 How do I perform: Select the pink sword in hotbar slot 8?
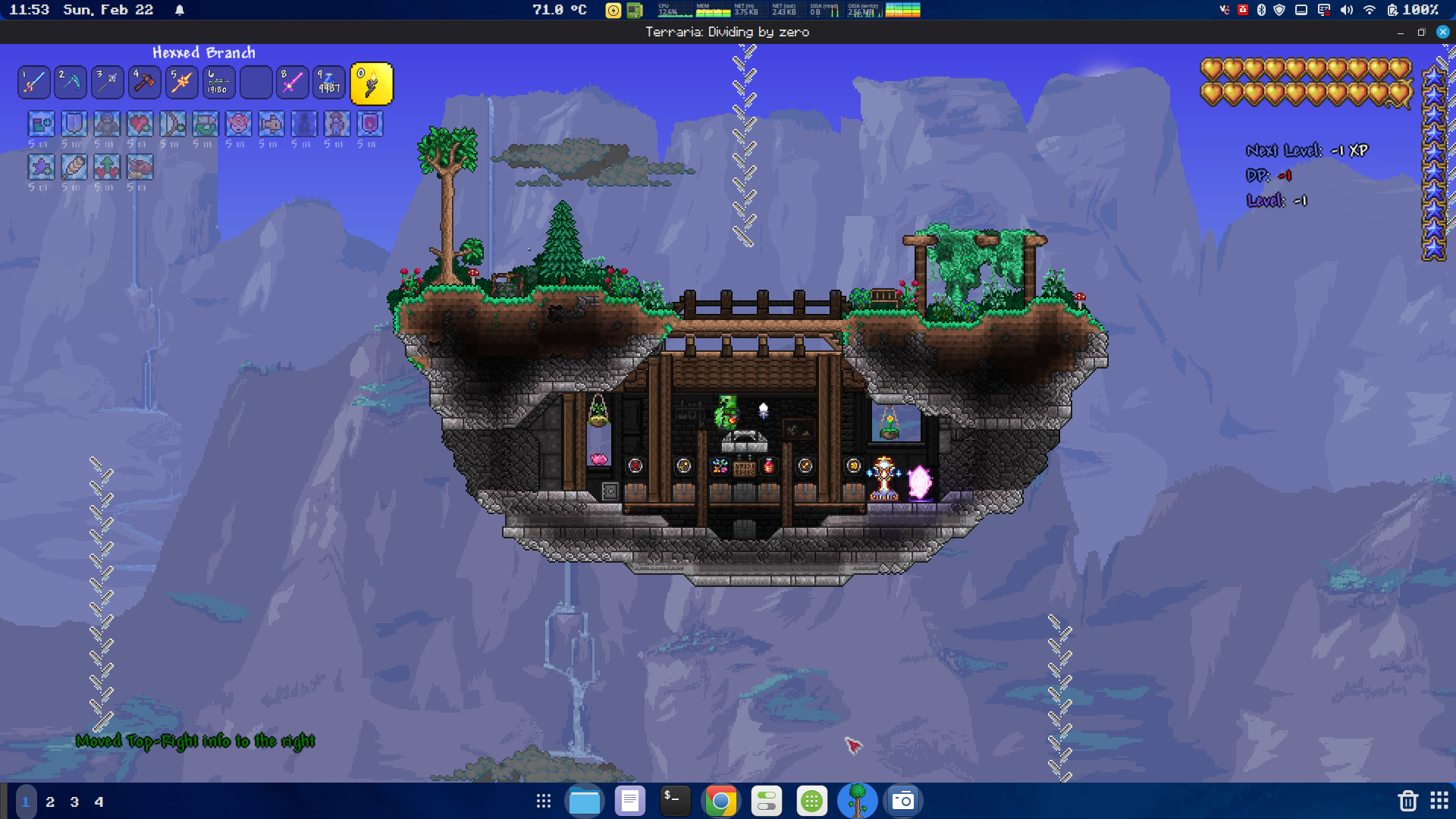[x=292, y=83]
